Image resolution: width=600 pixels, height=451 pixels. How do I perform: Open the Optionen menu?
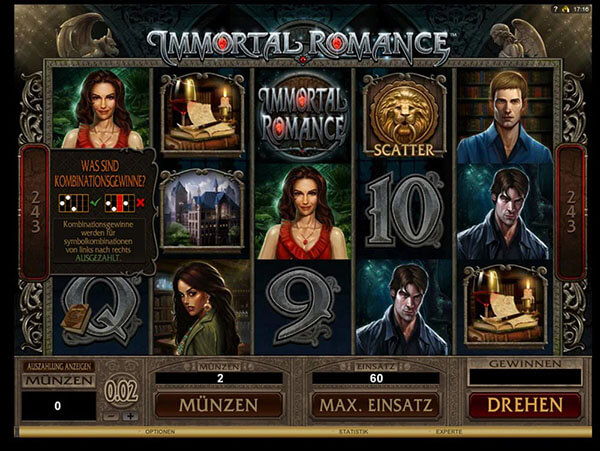(161, 432)
